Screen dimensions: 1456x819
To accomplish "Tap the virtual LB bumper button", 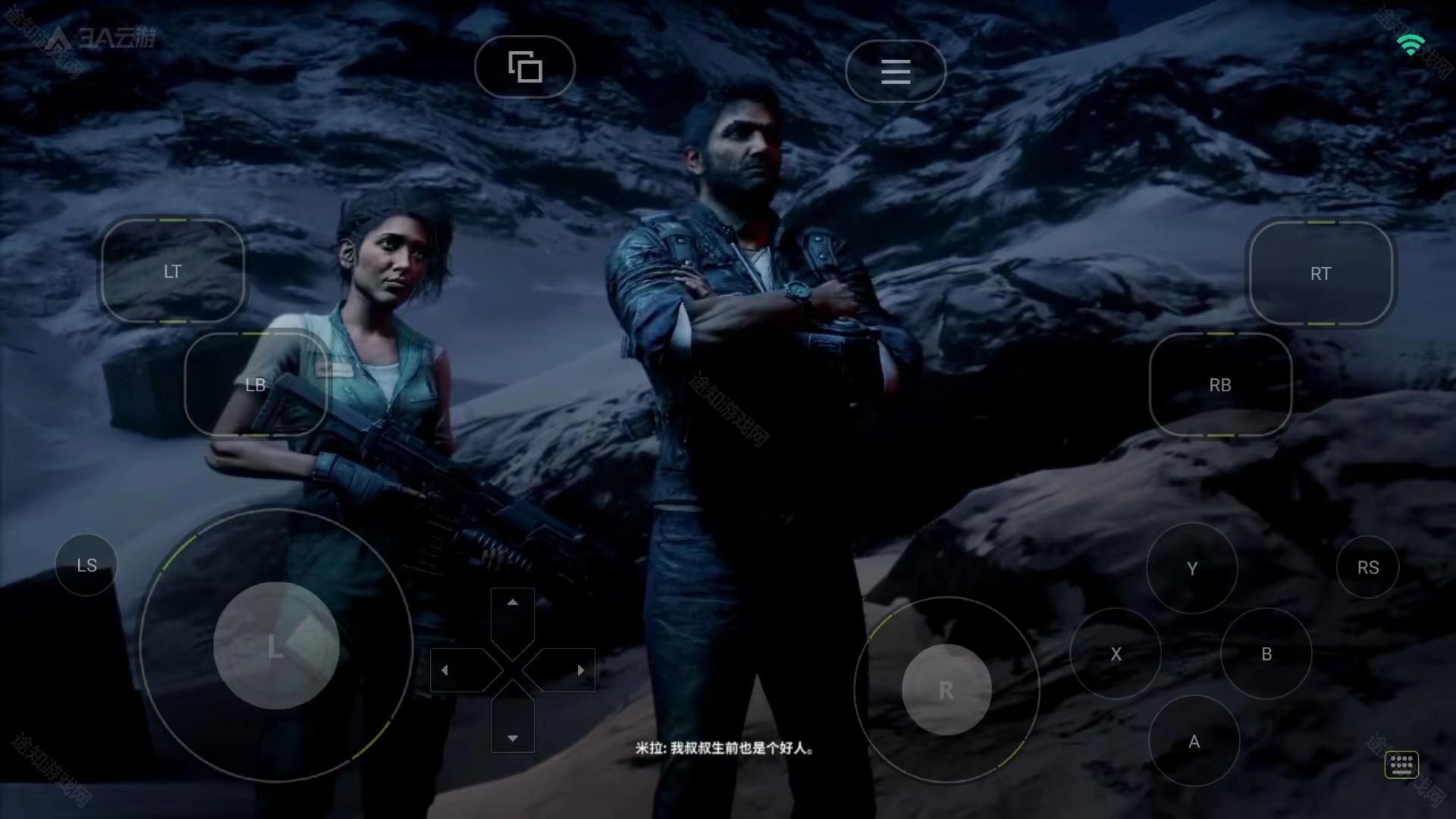I will [x=256, y=385].
